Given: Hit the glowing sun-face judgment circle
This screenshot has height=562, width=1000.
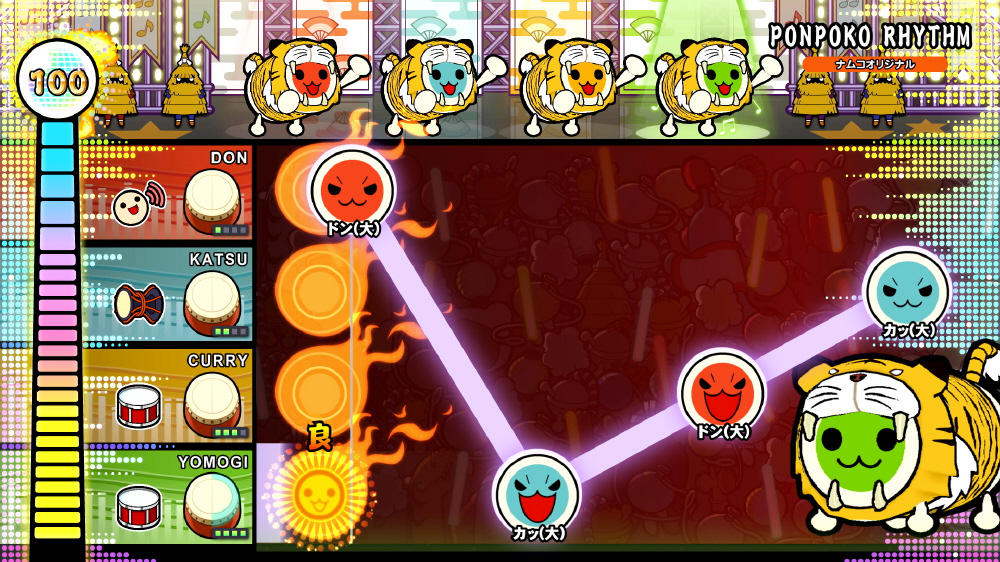Looking at the screenshot, I should pyautogui.click(x=316, y=490).
